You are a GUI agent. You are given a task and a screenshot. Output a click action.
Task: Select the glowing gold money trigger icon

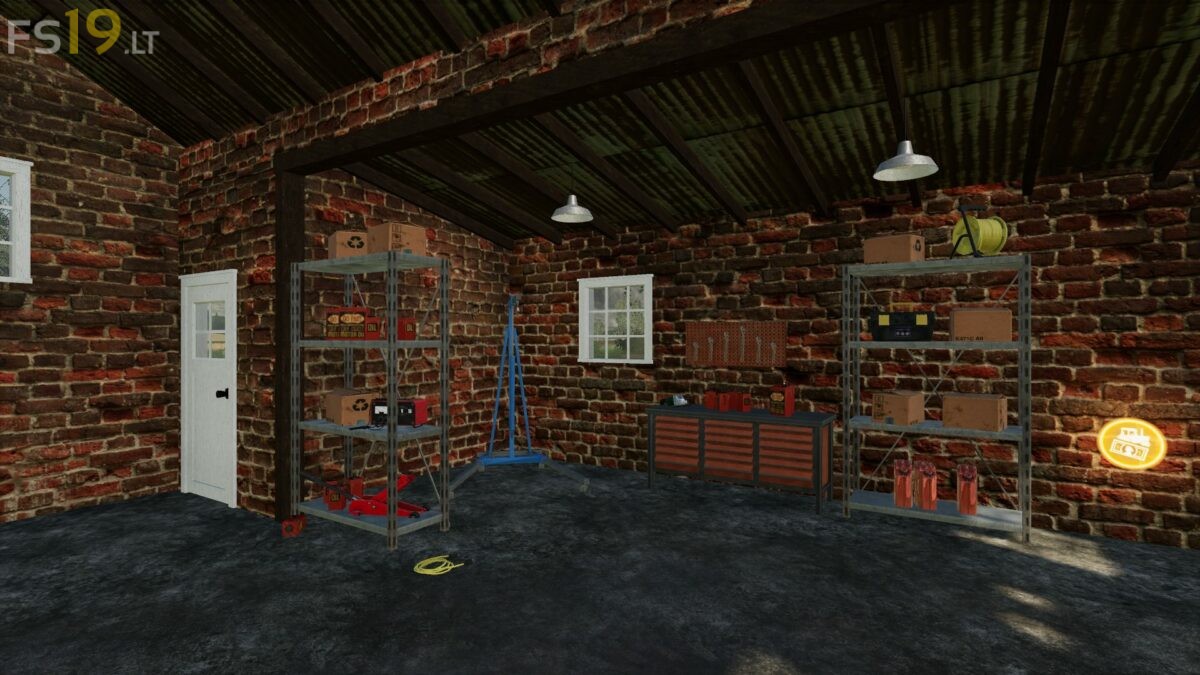(x=1131, y=441)
